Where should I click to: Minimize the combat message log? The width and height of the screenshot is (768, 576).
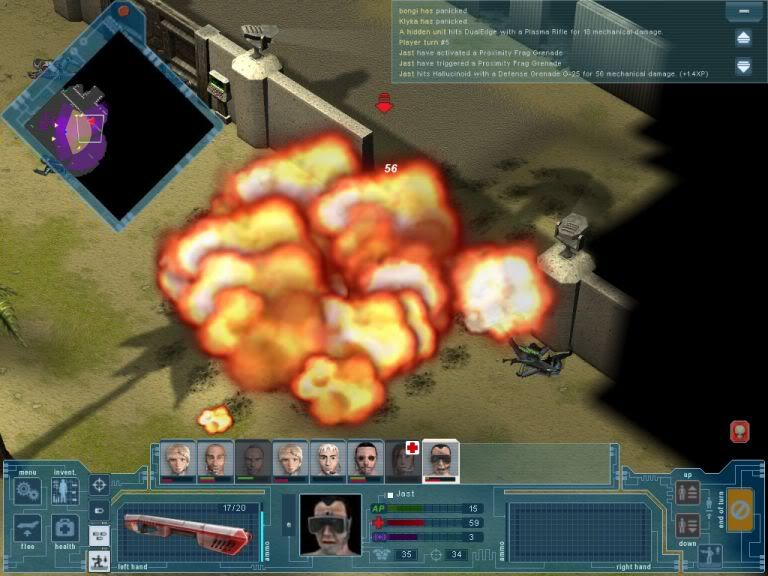point(743,12)
